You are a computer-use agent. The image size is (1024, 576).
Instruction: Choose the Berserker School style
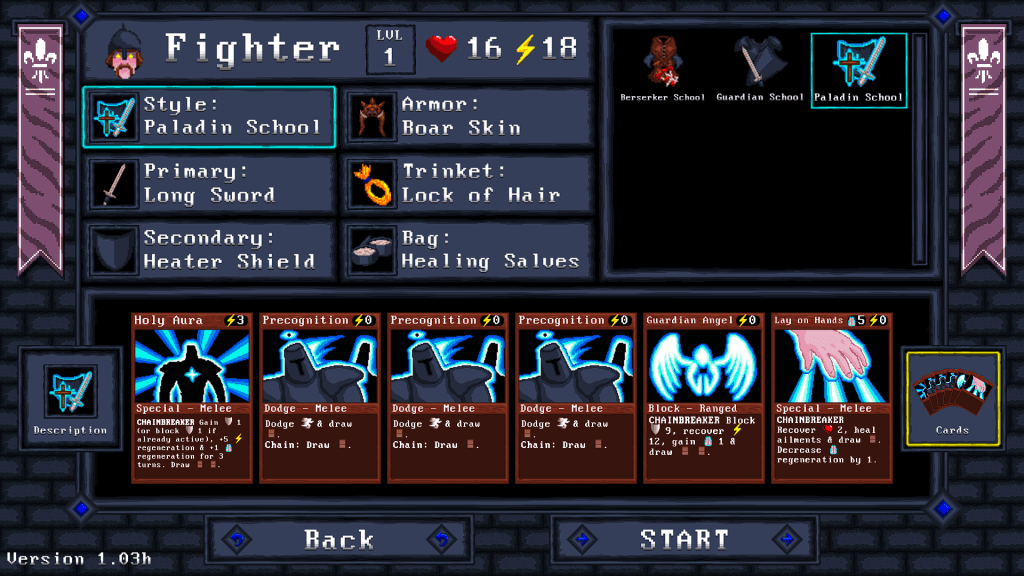(x=662, y=68)
